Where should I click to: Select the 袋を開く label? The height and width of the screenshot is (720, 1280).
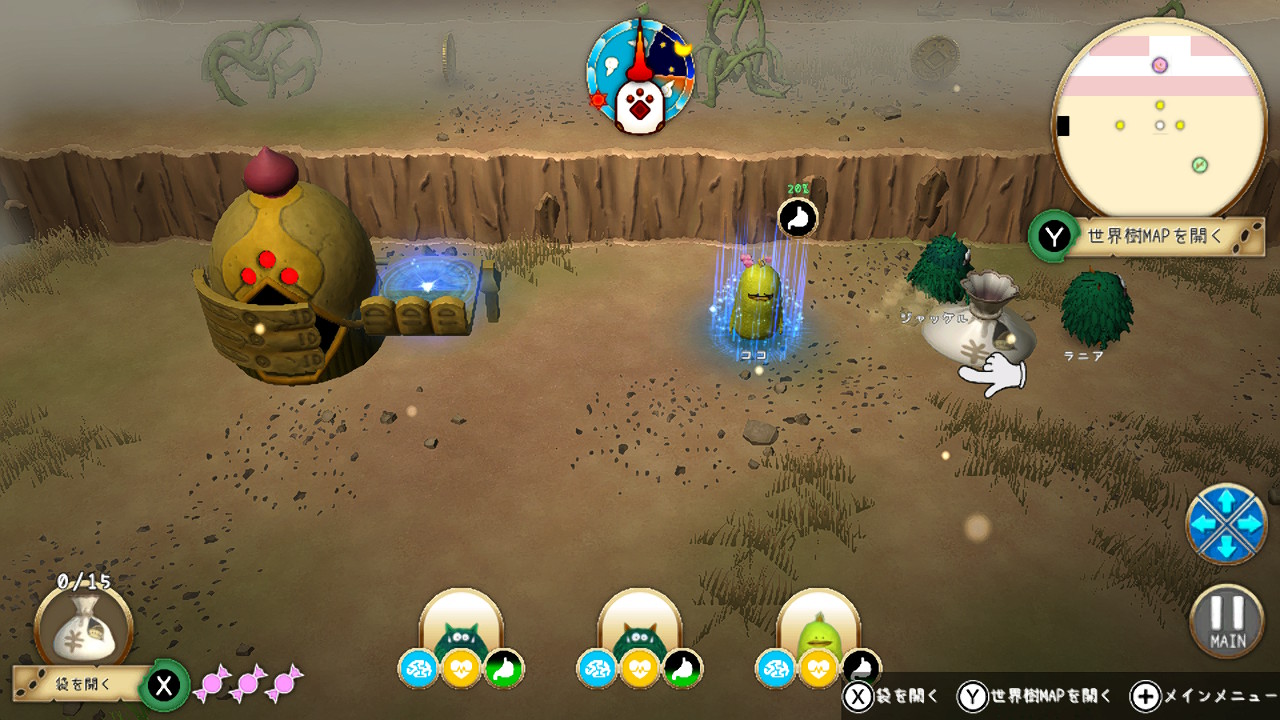(80, 685)
